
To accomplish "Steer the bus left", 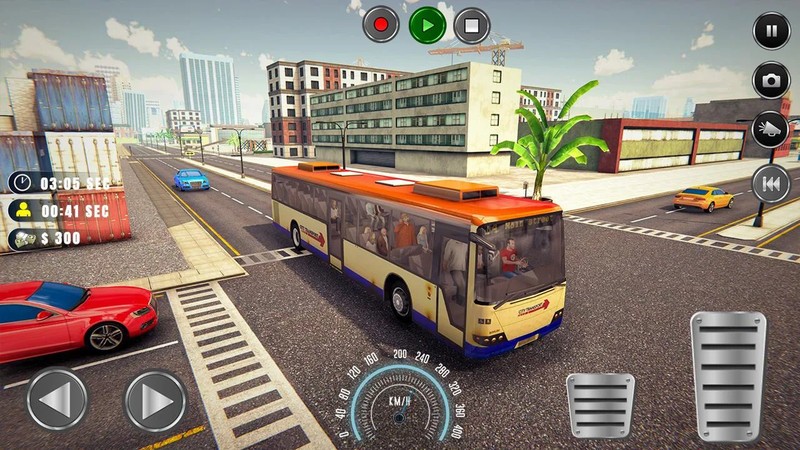I will point(57,400).
